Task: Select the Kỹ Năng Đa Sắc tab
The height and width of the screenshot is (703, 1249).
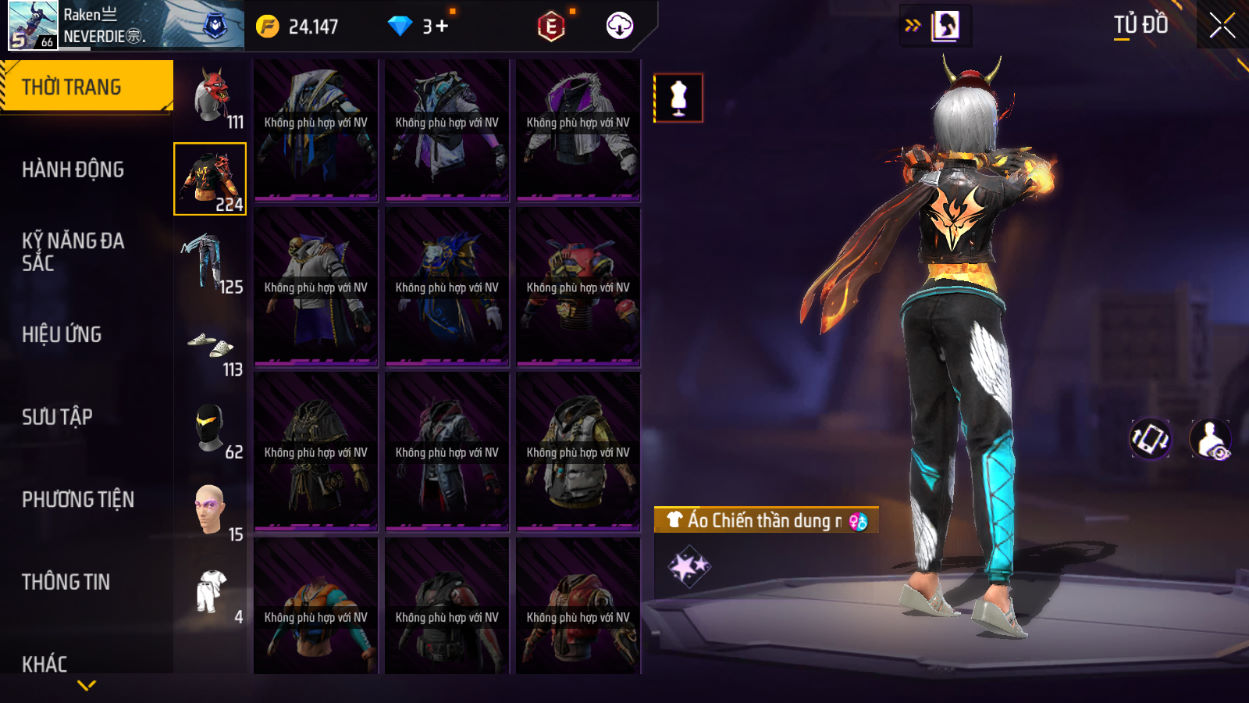Action: pyautogui.click(x=72, y=252)
